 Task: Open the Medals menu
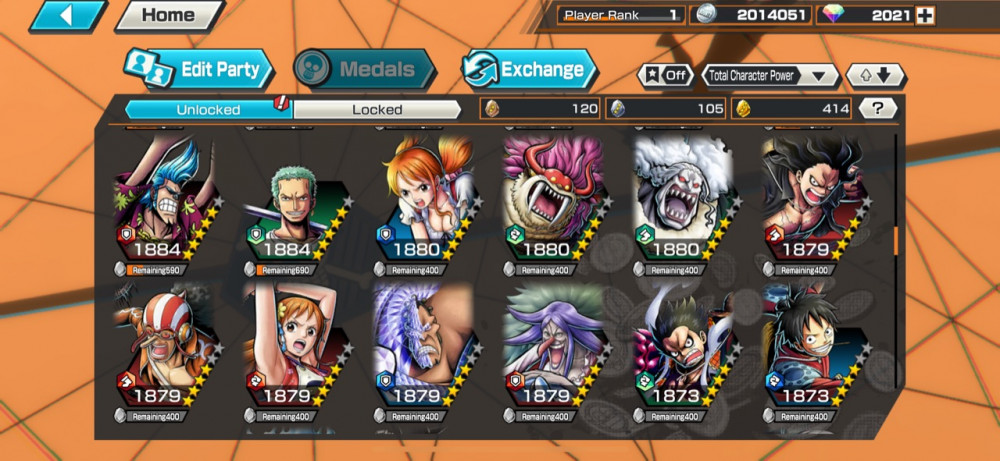[365, 69]
